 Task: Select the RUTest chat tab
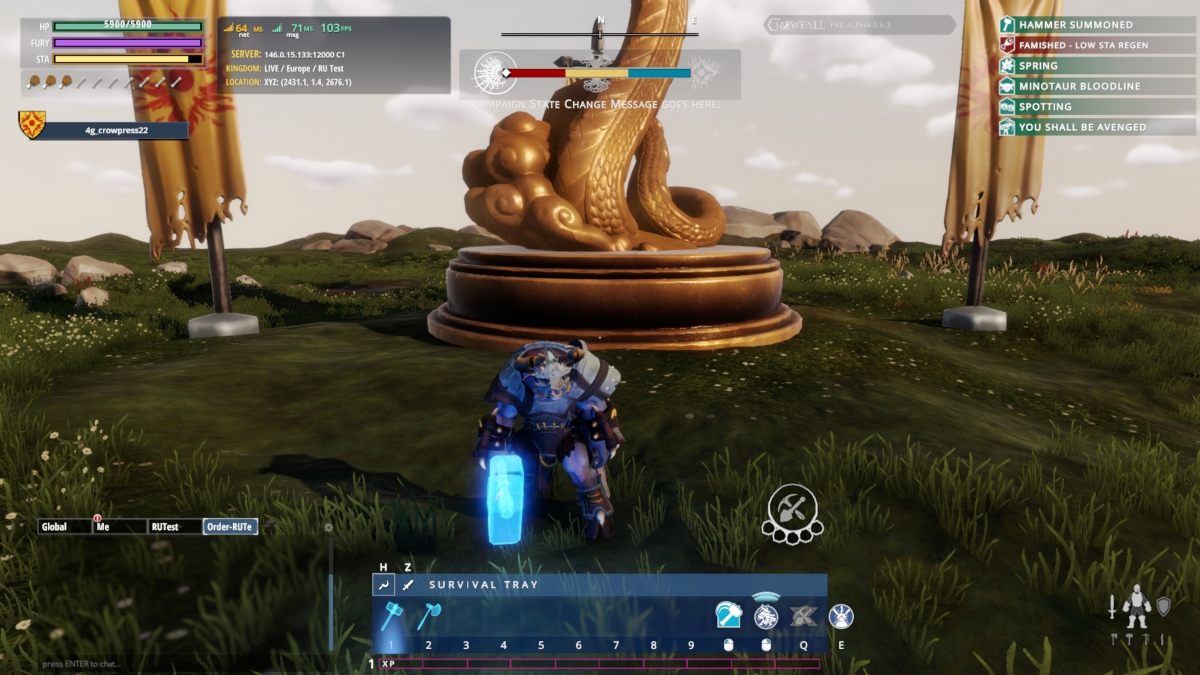click(174, 527)
